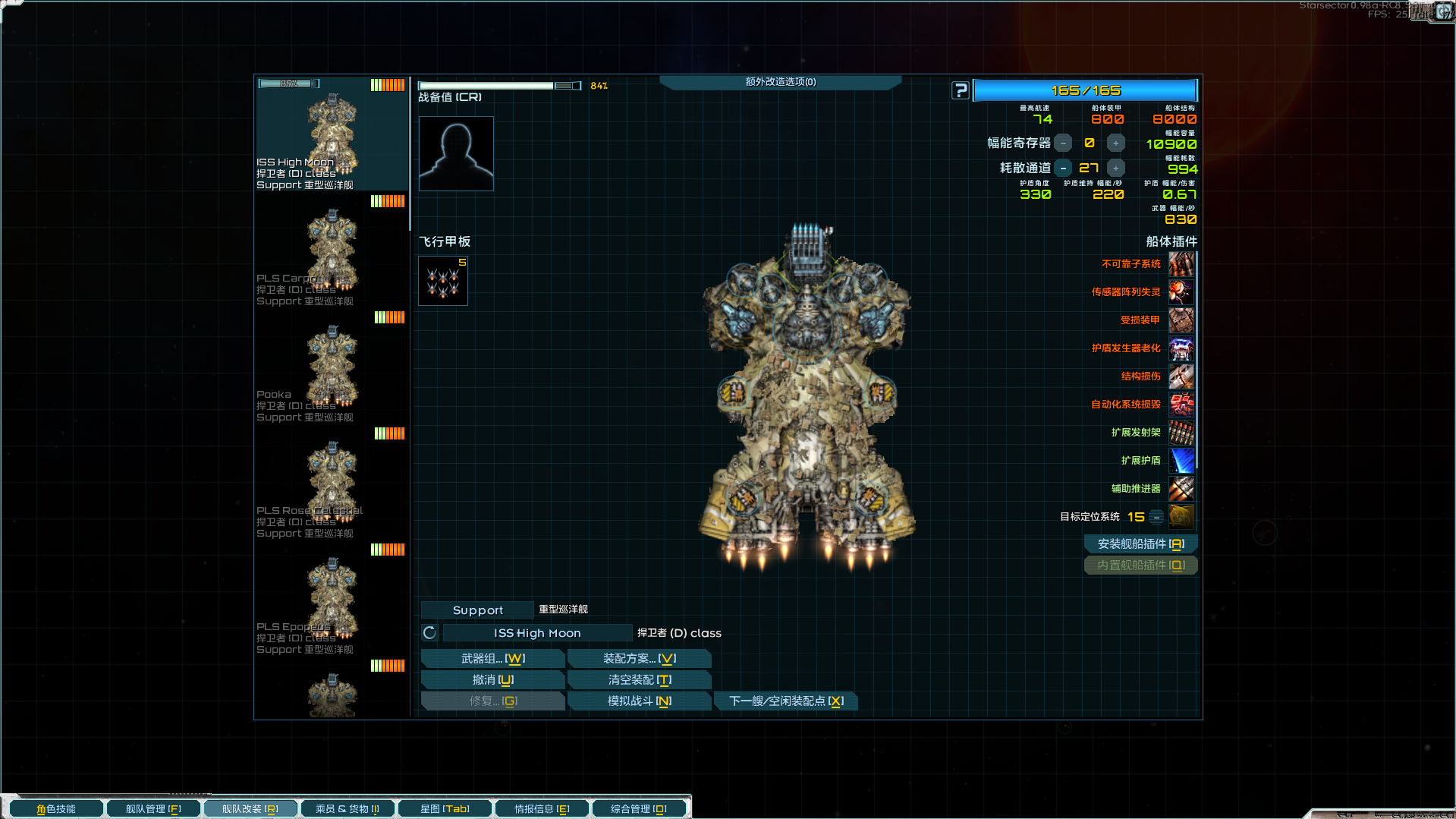Install a ship hullmod (安装舰船插件)
Screen dimensions: 1456x819
click(1140, 544)
